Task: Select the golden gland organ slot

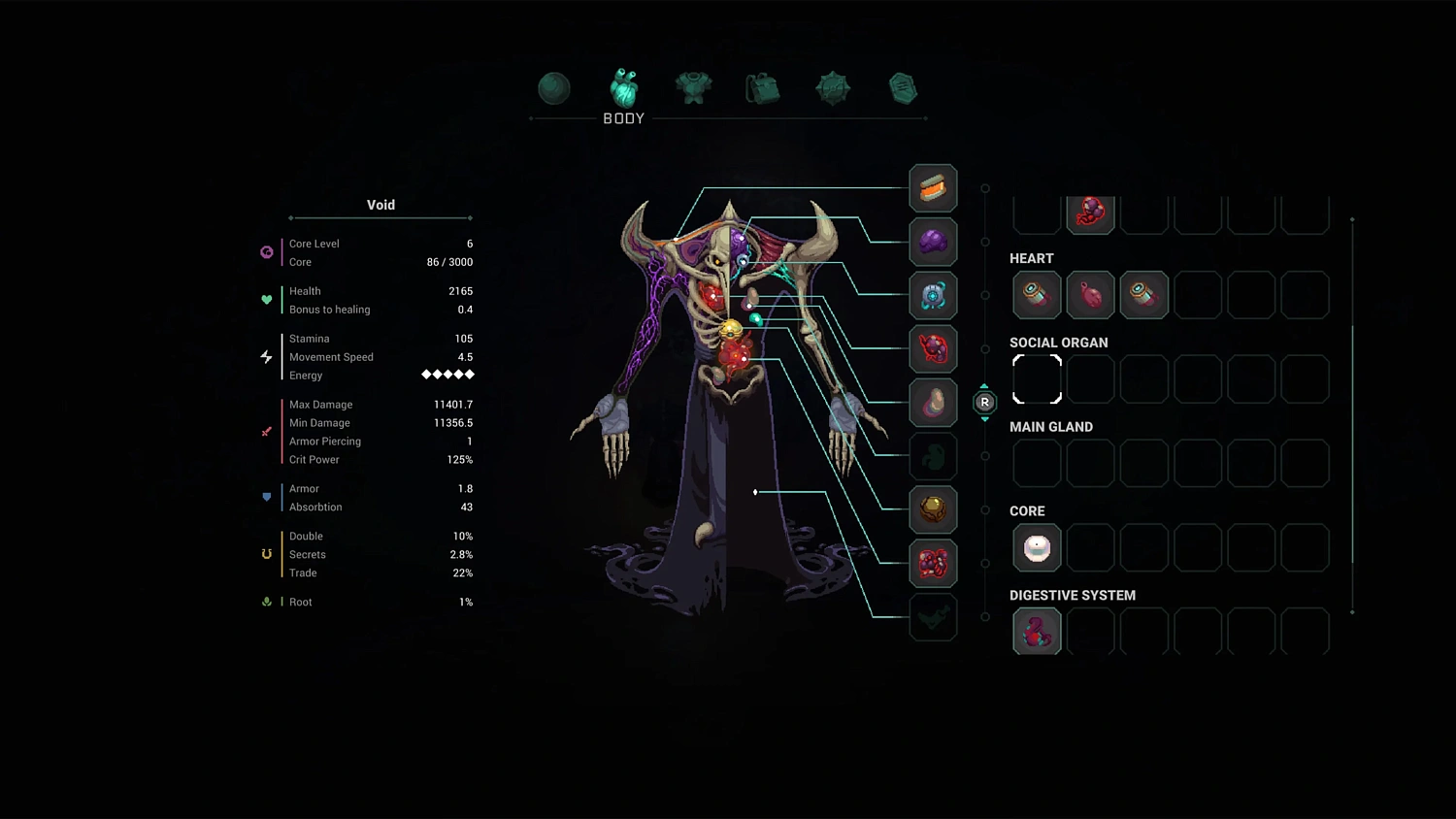Action: (933, 509)
